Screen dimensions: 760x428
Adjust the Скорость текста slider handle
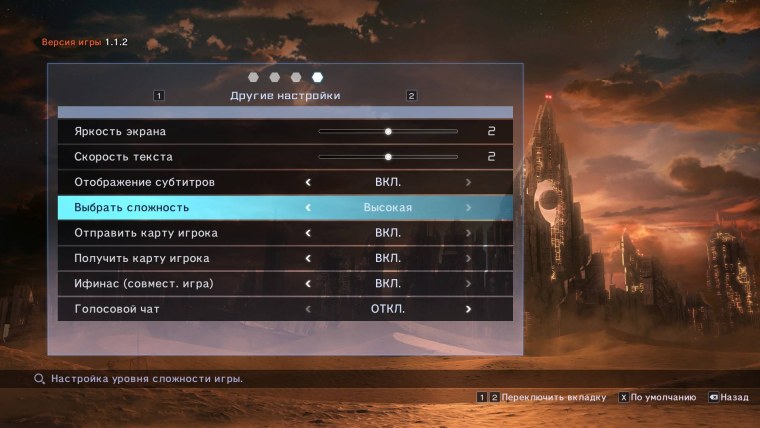click(388, 157)
